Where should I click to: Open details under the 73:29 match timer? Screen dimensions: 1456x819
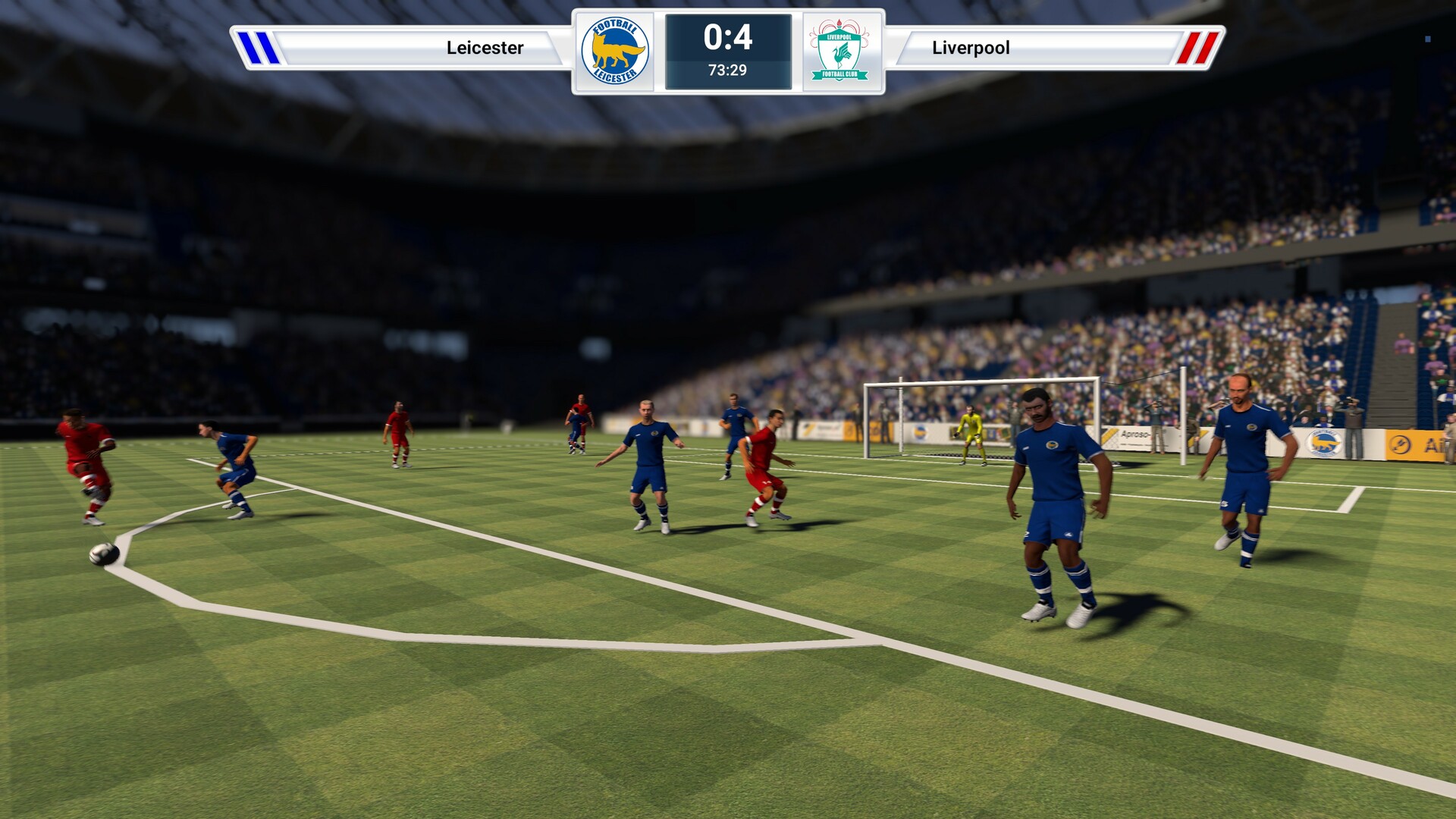pyautogui.click(x=727, y=73)
